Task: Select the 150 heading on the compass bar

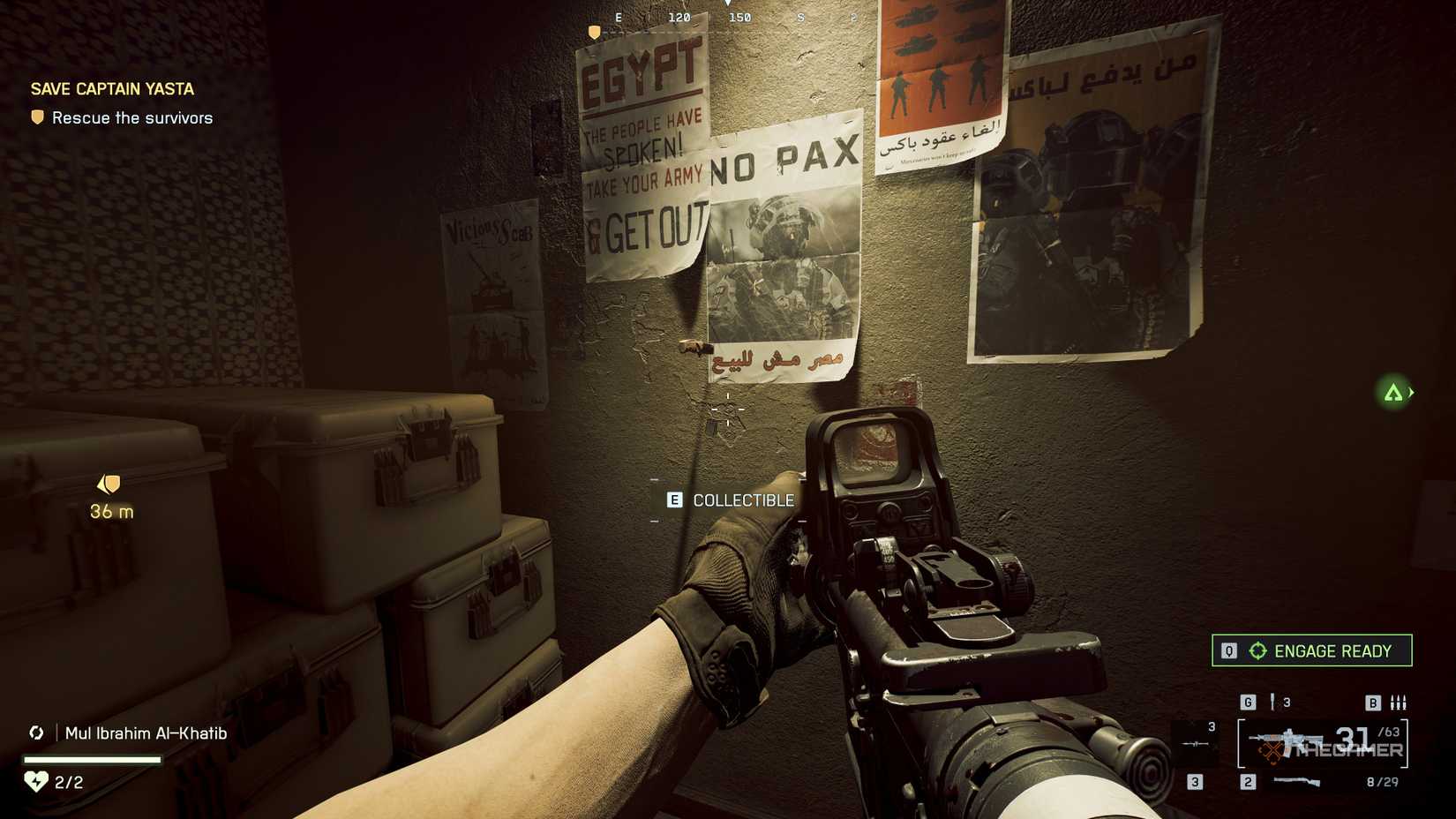Action: point(740,17)
